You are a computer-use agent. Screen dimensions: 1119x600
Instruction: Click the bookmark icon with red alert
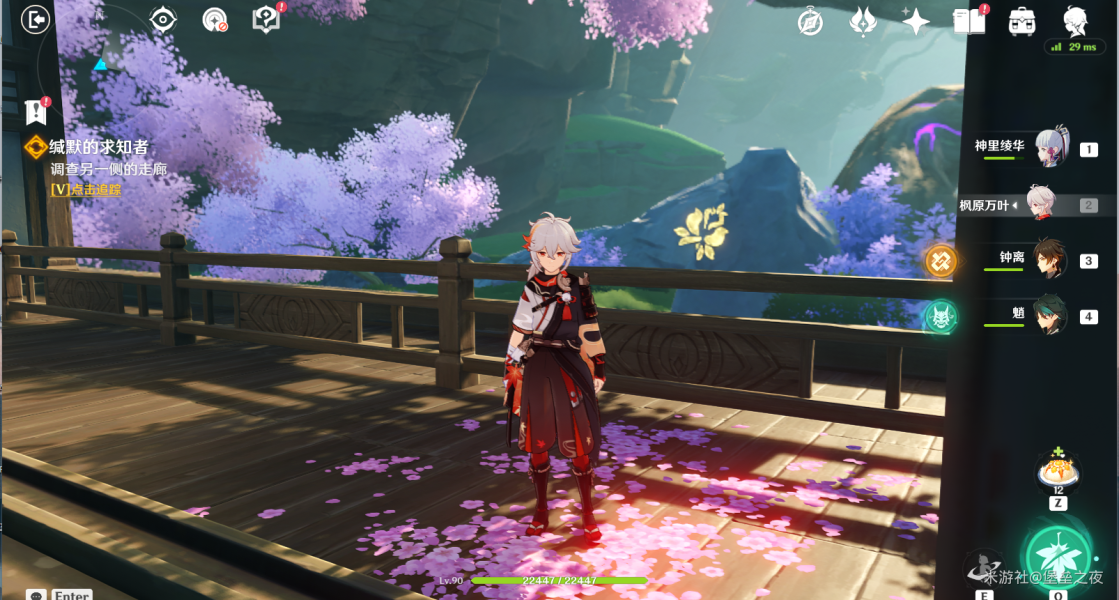37,111
